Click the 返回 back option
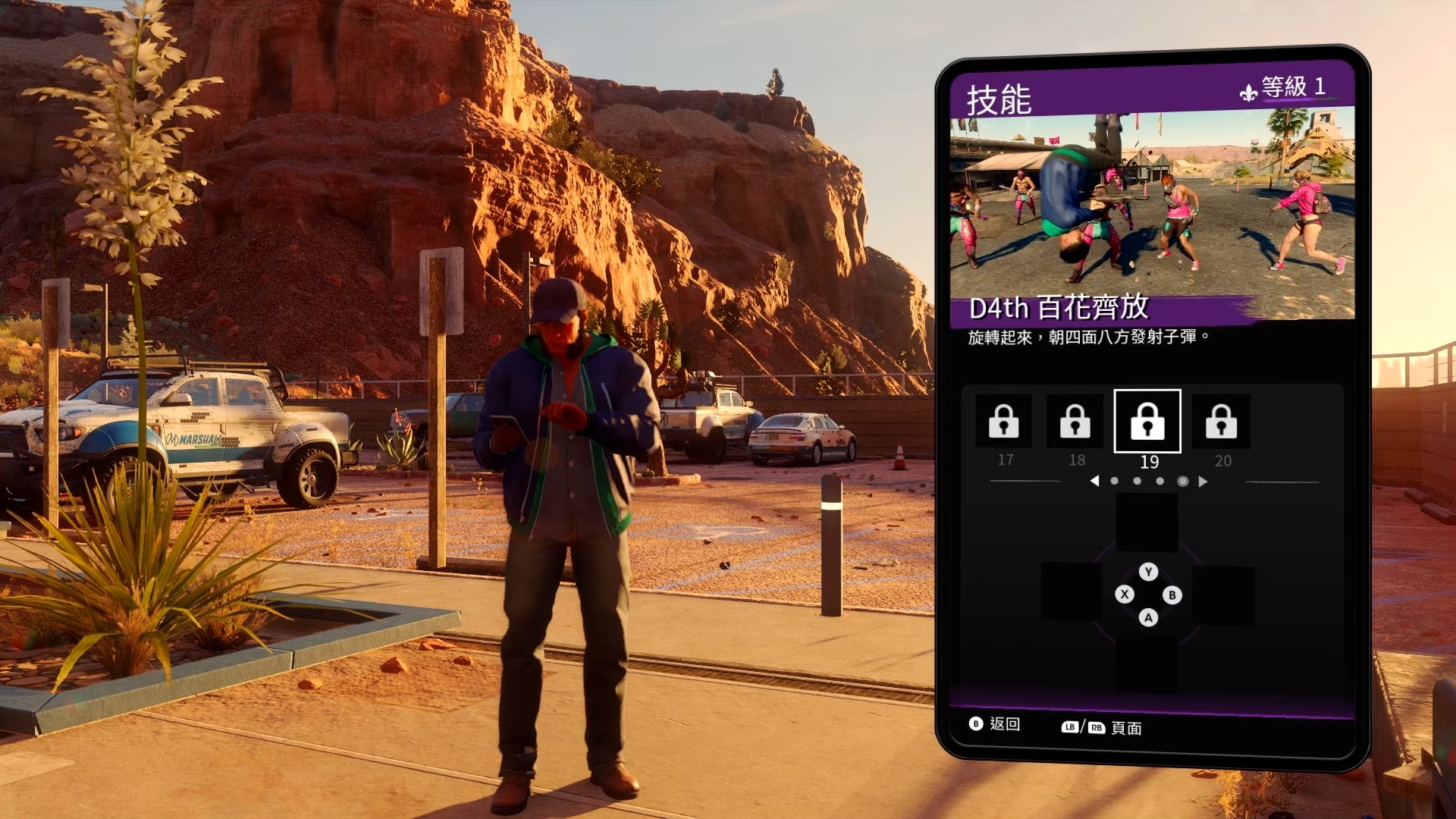The width and height of the screenshot is (1456, 819). click(995, 724)
